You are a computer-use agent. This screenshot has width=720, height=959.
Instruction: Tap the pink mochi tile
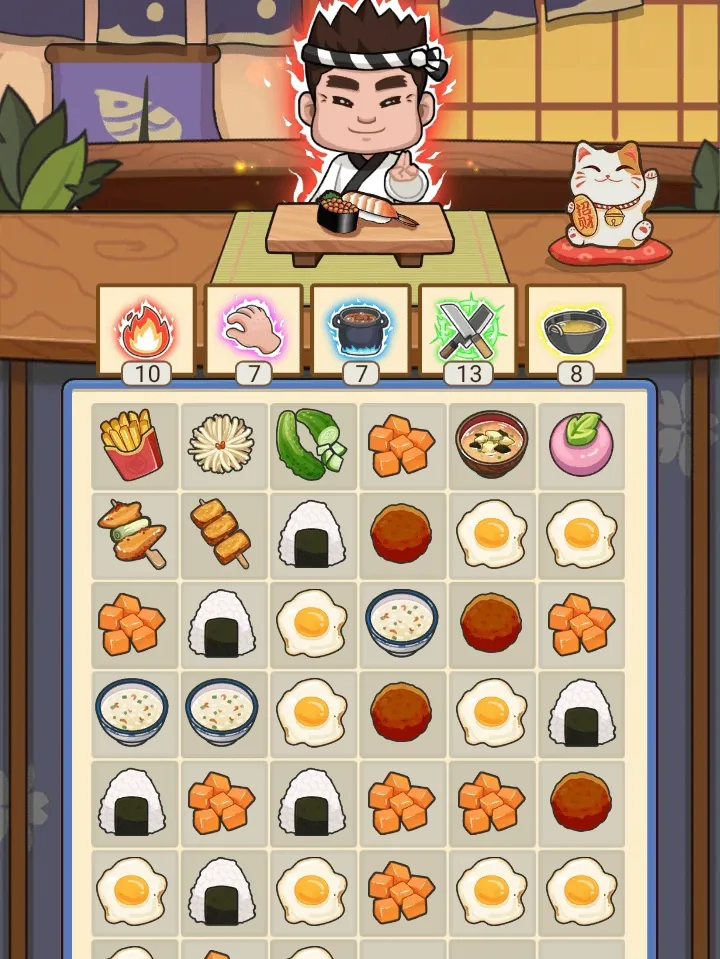[581, 445]
